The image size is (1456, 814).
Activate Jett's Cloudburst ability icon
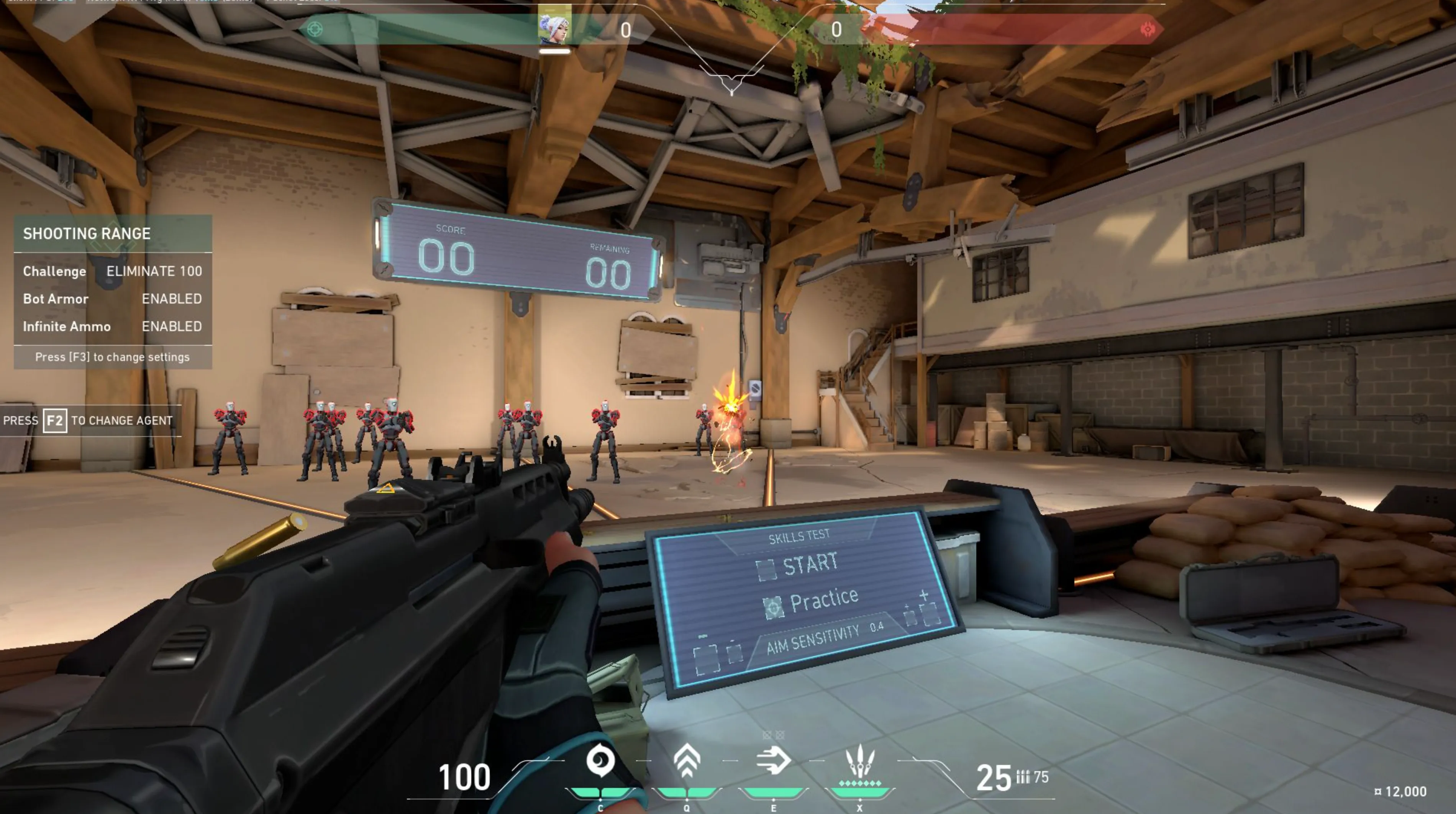tap(600, 761)
